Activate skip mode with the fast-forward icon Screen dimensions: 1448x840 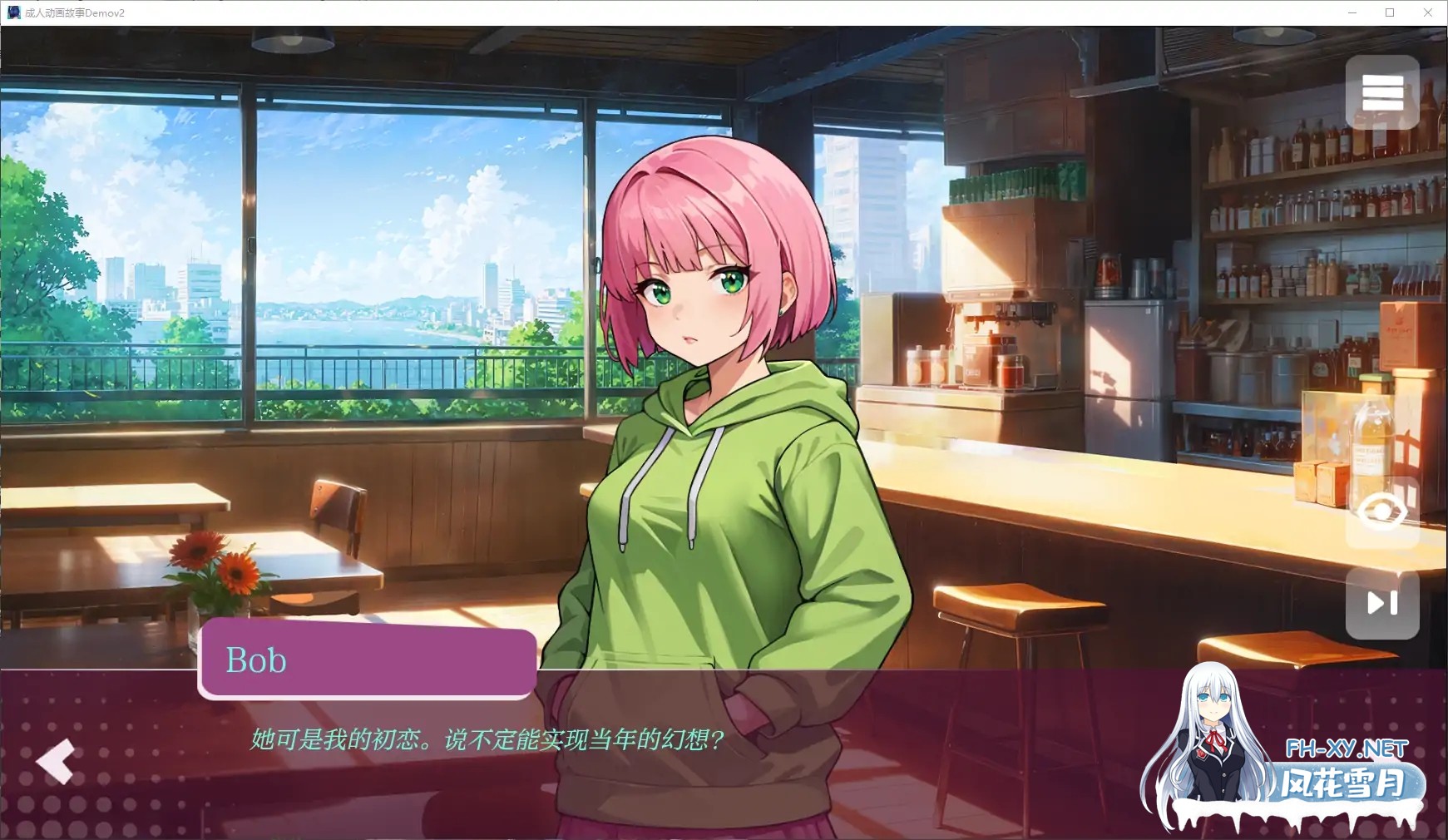(x=1383, y=604)
